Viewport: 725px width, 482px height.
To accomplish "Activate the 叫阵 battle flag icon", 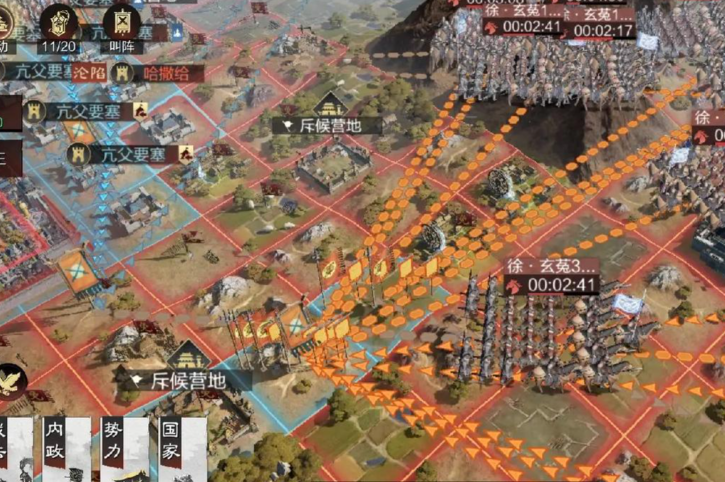I will pos(120,22).
